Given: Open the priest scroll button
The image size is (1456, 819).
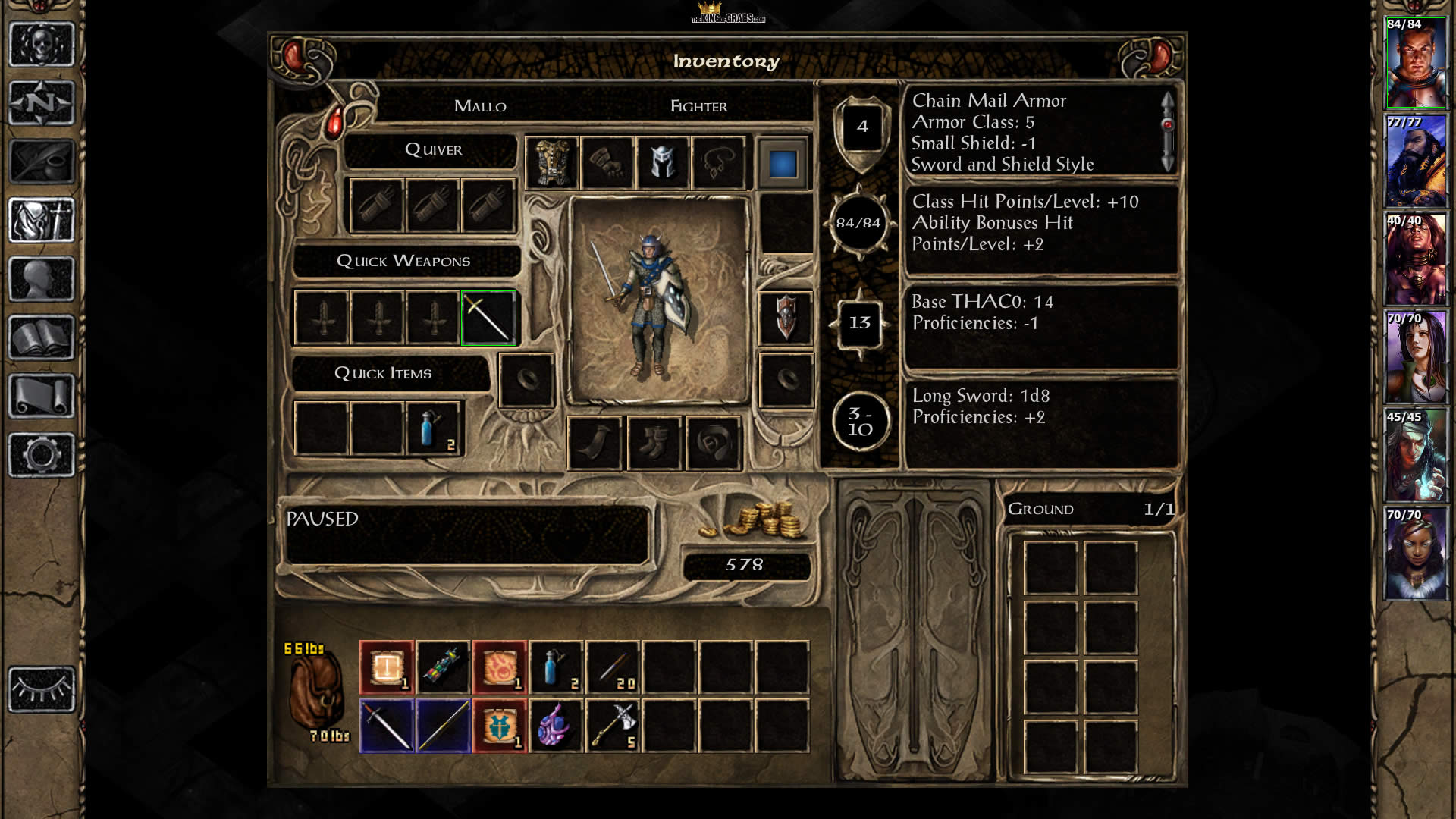Looking at the screenshot, I should coord(42,396).
